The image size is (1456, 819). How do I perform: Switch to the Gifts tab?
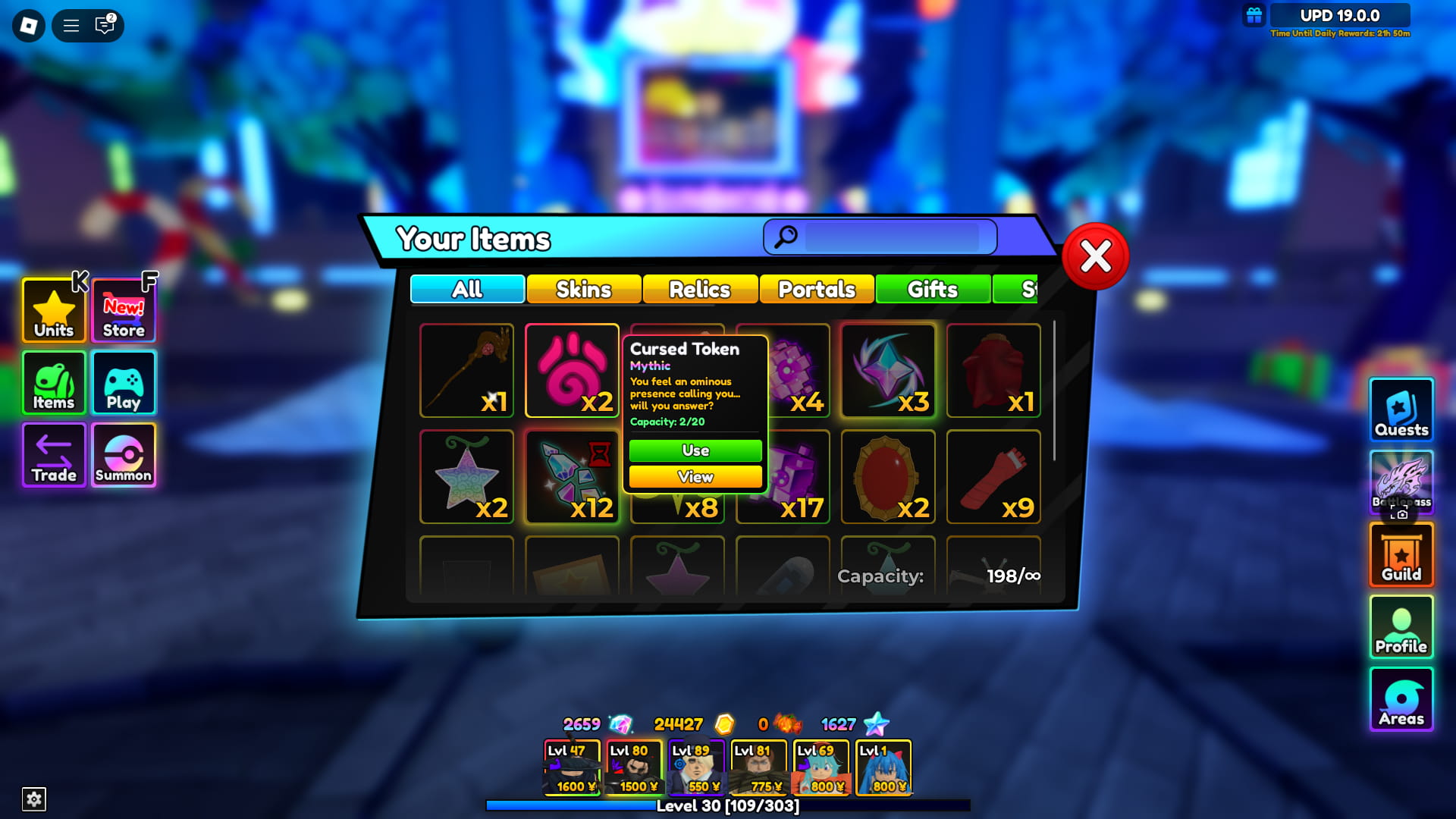click(x=932, y=290)
